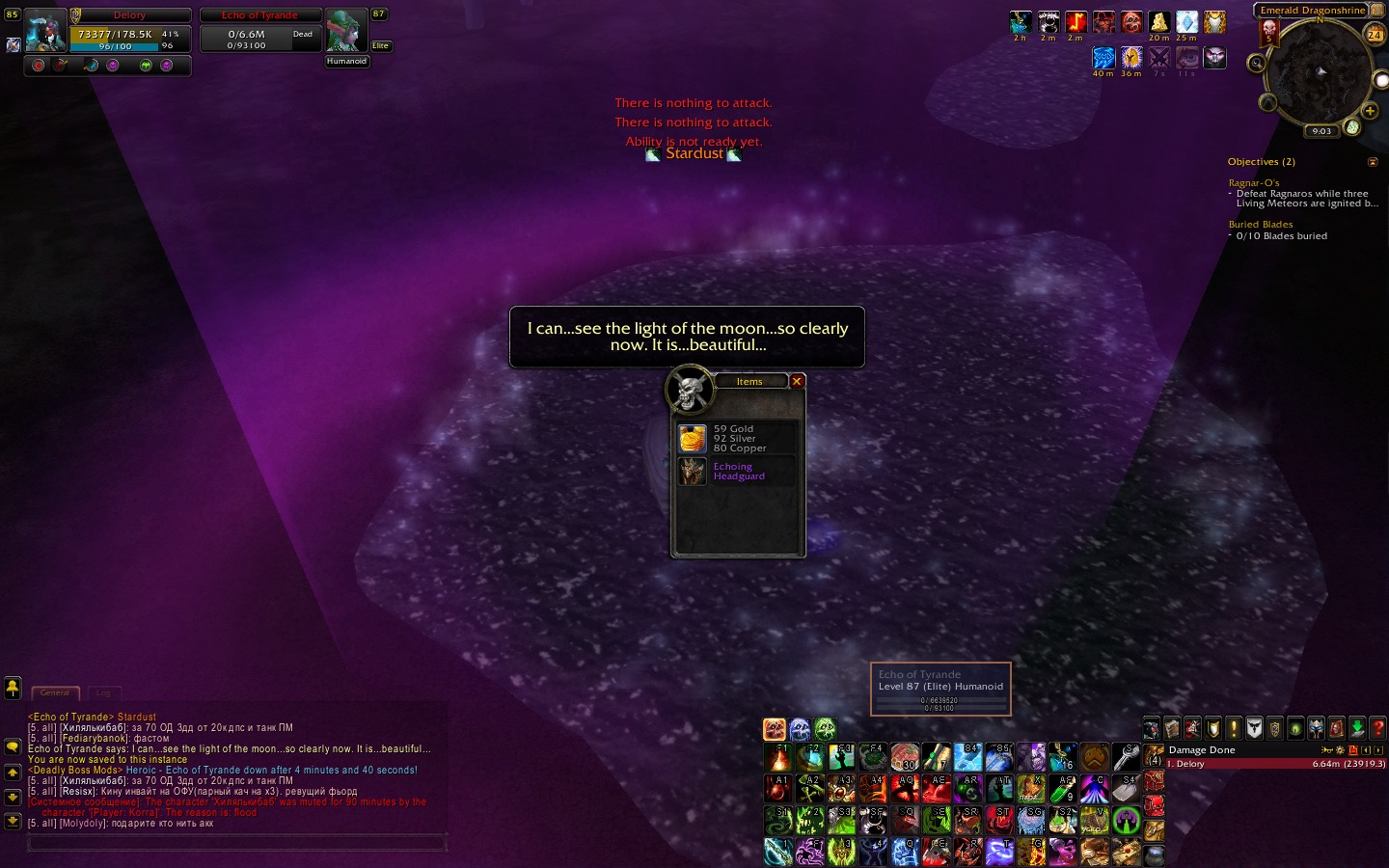Image resolution: width=1389 pixels, height=868 pixels.
Task: Switch to the General chat tab
Action: click(55, 692)
